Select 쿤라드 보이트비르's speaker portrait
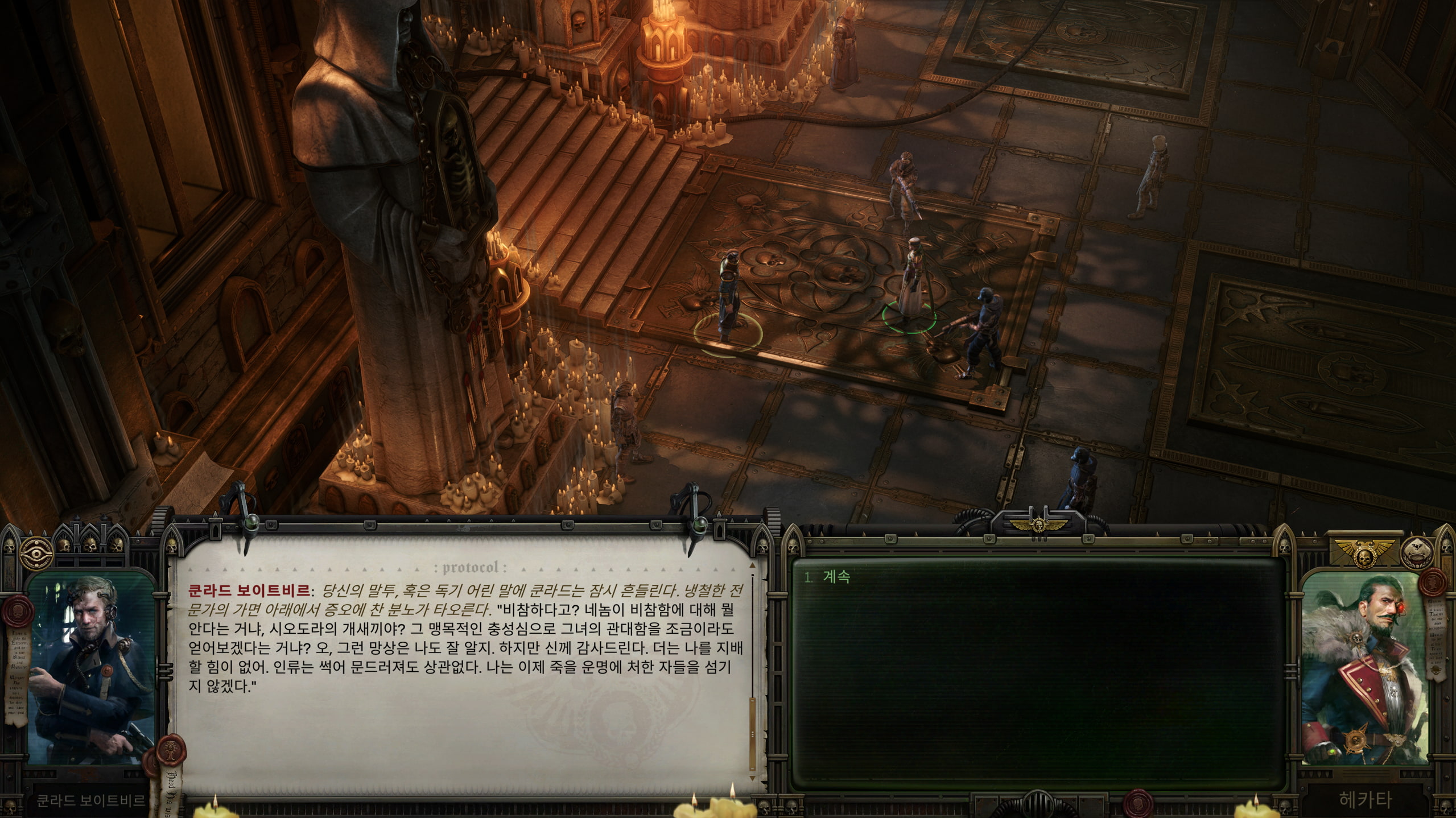This screenshot has width=1456, height=818. (x=91, y=670)
